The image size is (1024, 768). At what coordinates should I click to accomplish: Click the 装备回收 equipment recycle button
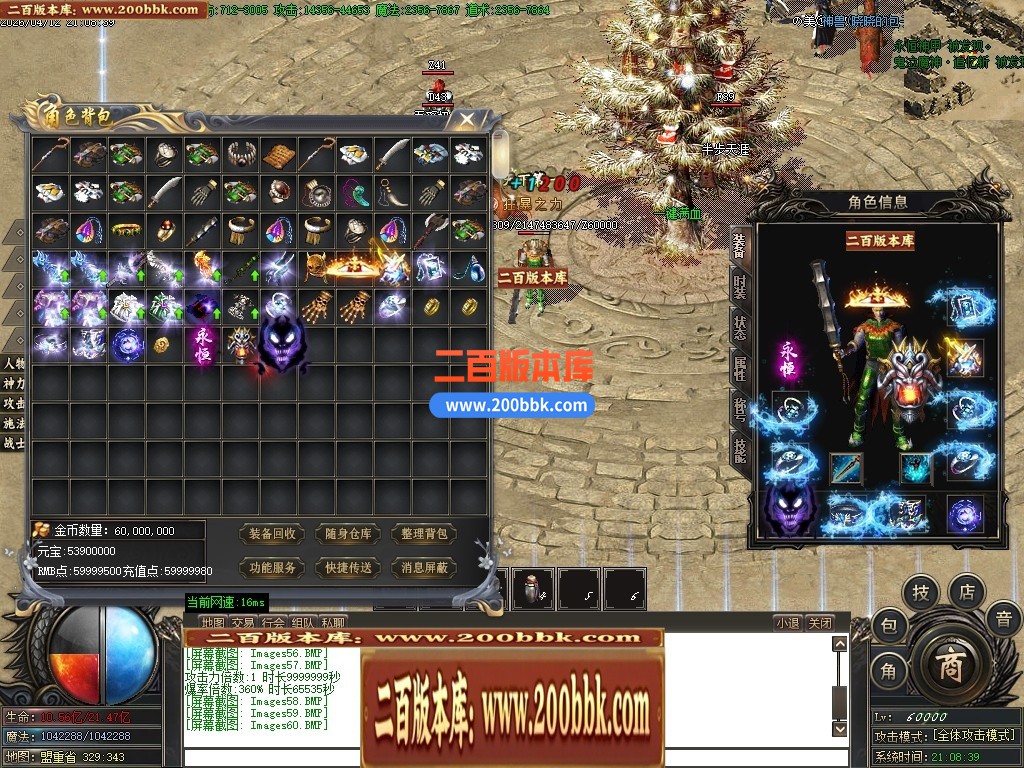point(273,534)
